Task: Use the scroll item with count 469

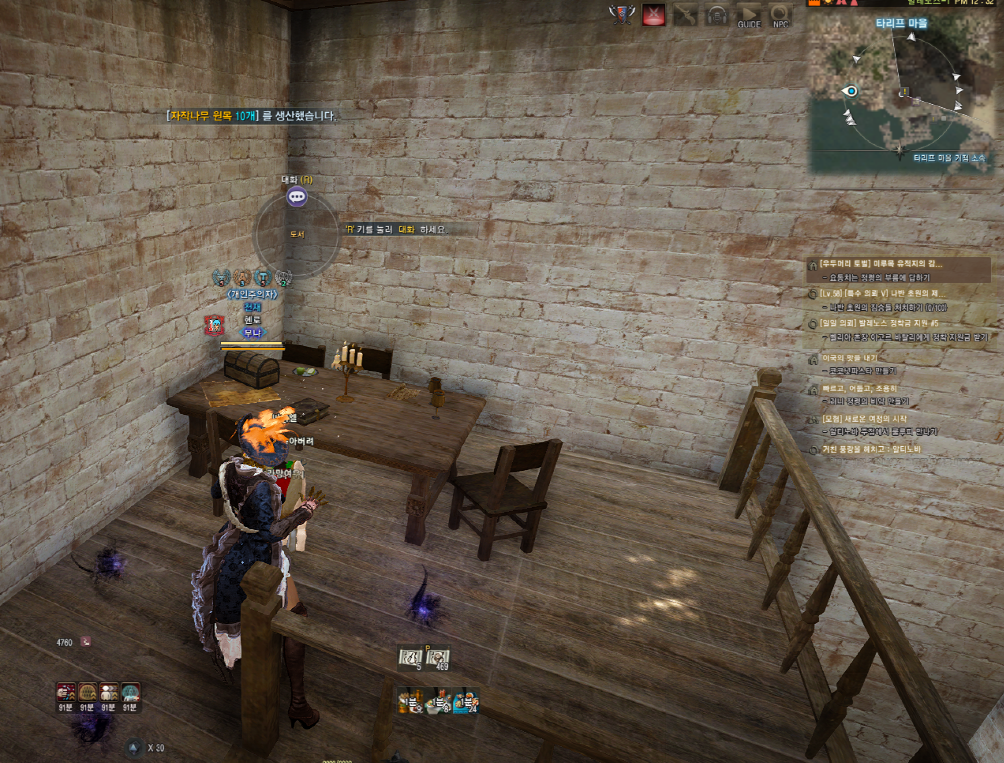Action: tap(437, 657)
